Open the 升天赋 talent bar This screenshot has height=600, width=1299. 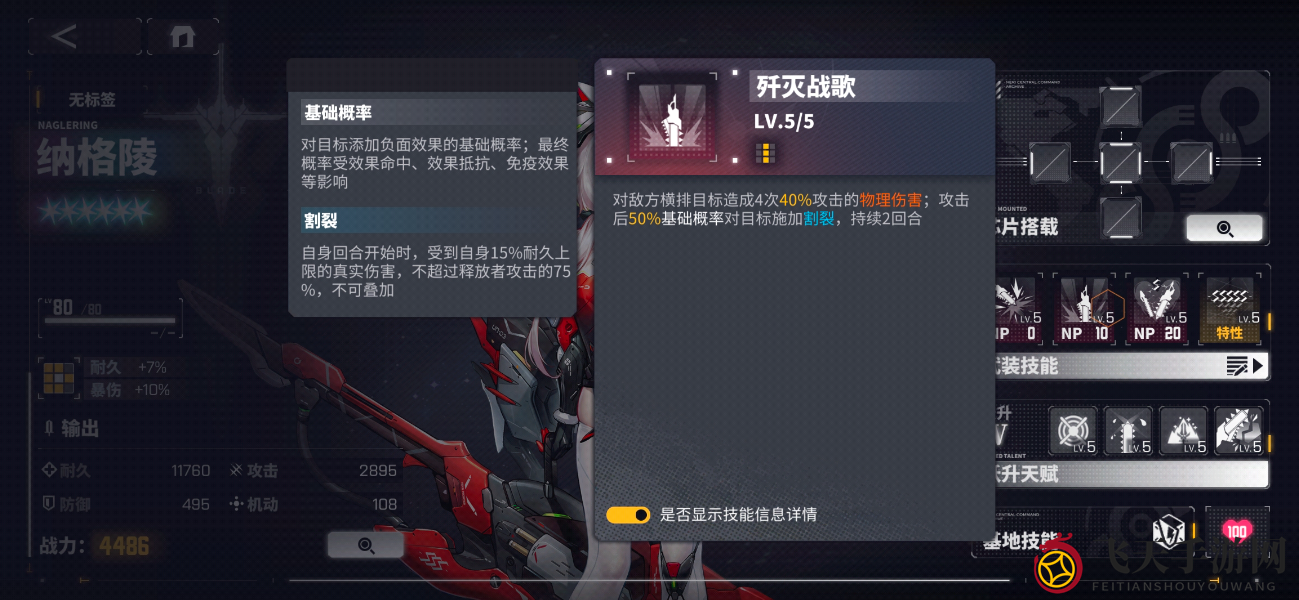pos(1130,474)
